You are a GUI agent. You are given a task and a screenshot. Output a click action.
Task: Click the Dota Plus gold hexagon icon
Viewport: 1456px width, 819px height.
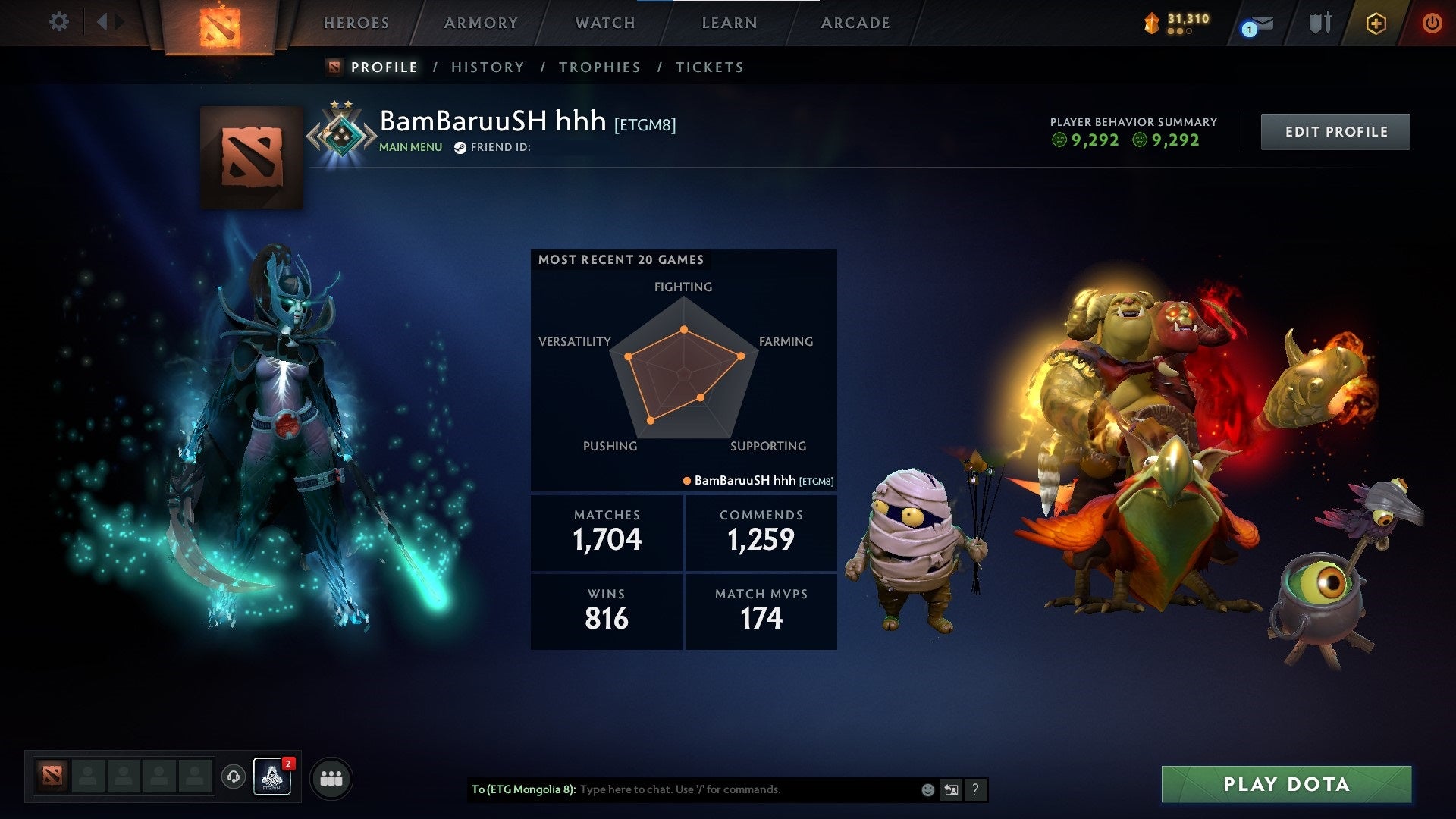pos(1377,23)
